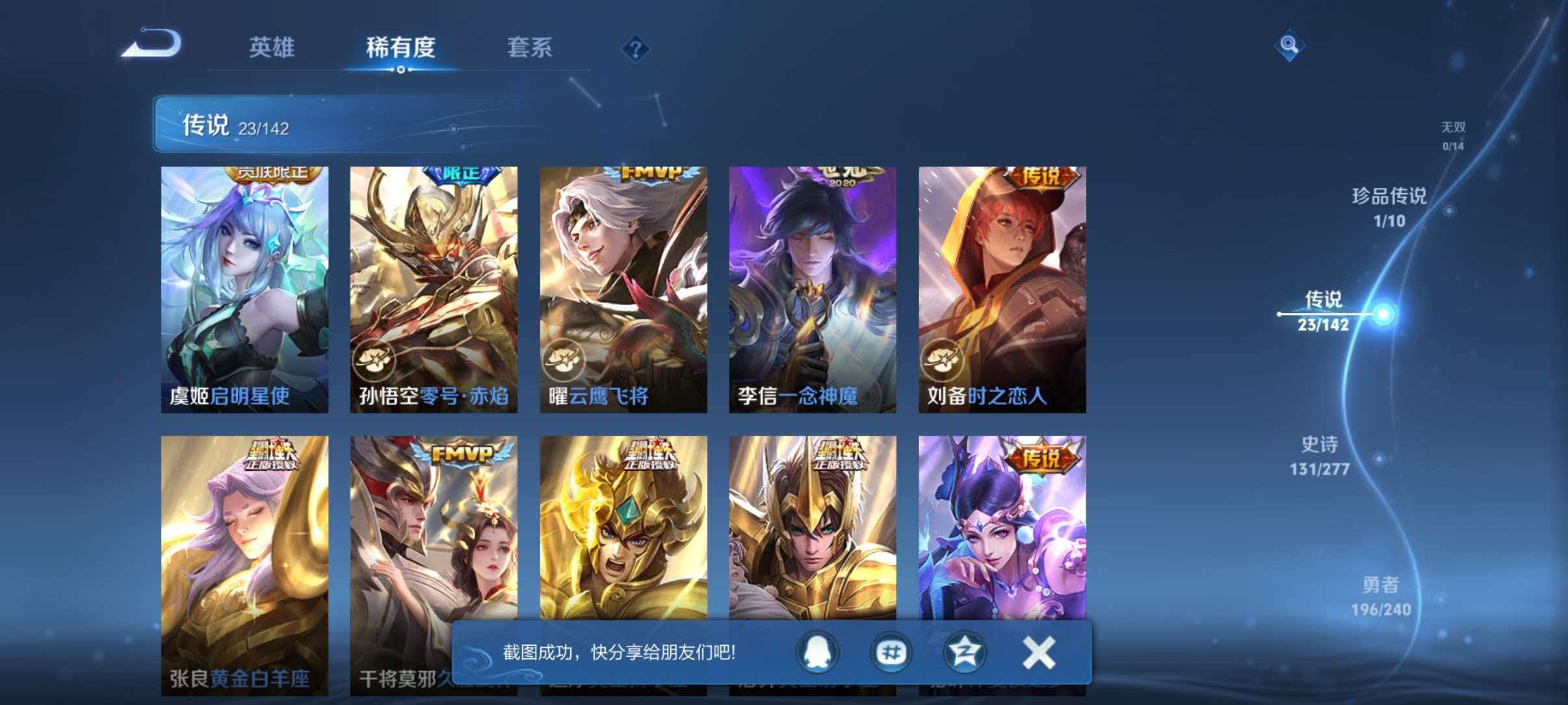Viewport: 1568px width, 705px height.
Task: Switch to the 英雄 tab
Action: [273, 47]
